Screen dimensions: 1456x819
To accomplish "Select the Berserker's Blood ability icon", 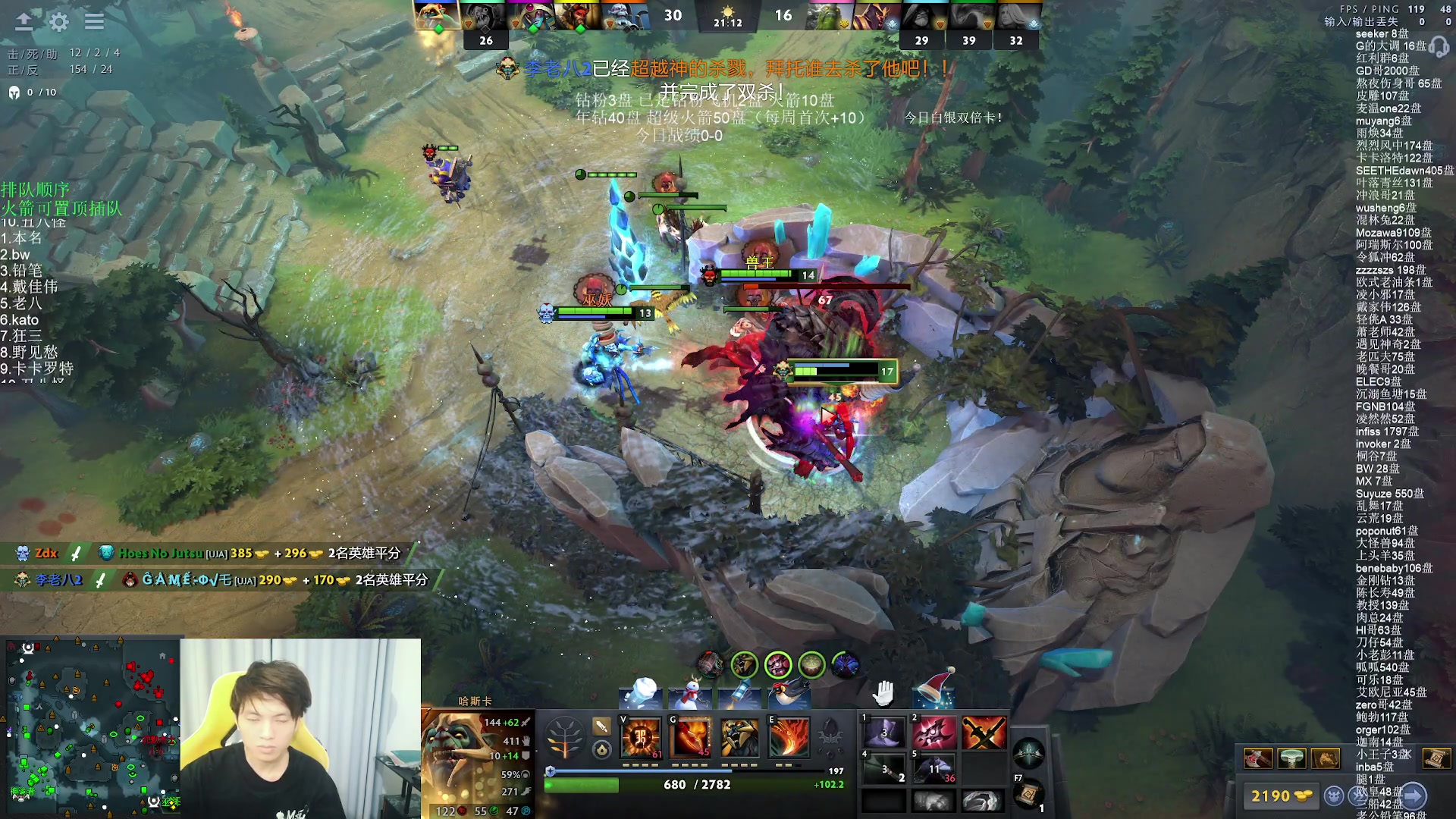I will pos(740,737).
